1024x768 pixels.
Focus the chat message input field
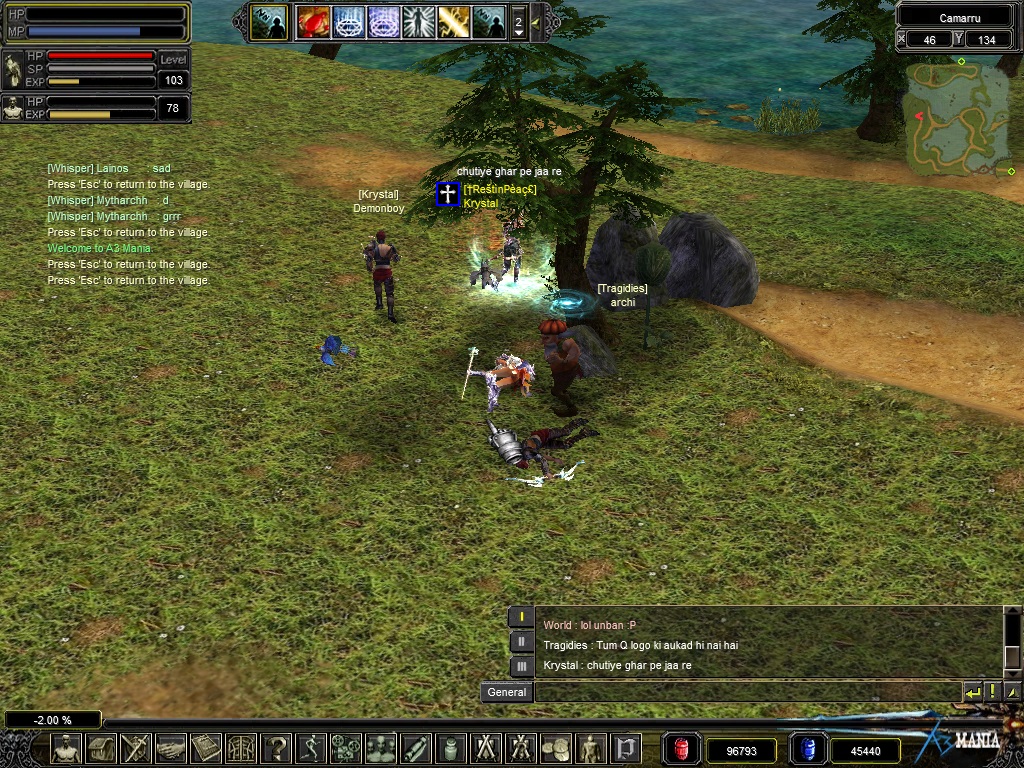747,692
